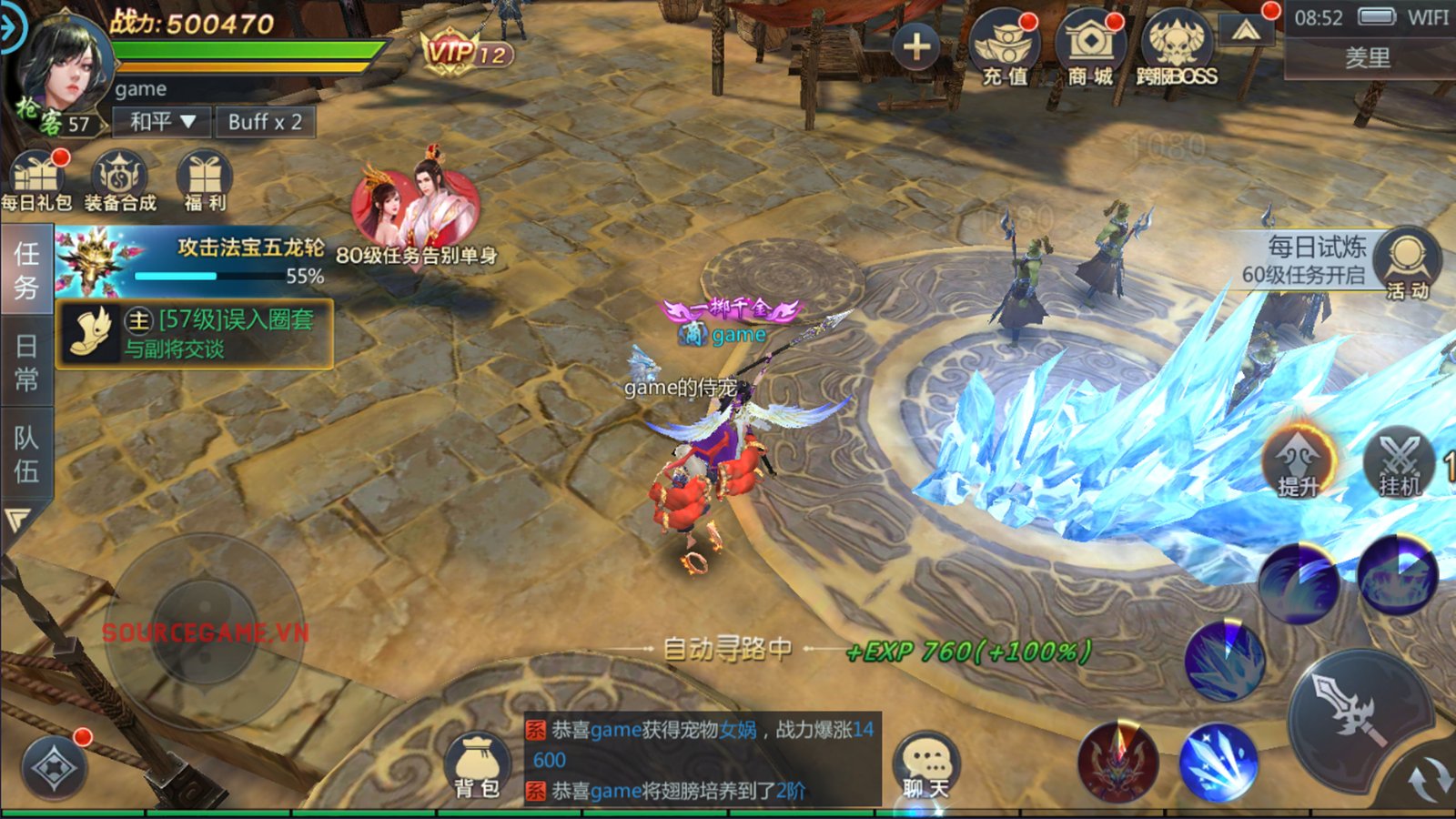Collapse the top menu with the arrow button
The width and height of the screenshot is (1456, 819).
1246,32
